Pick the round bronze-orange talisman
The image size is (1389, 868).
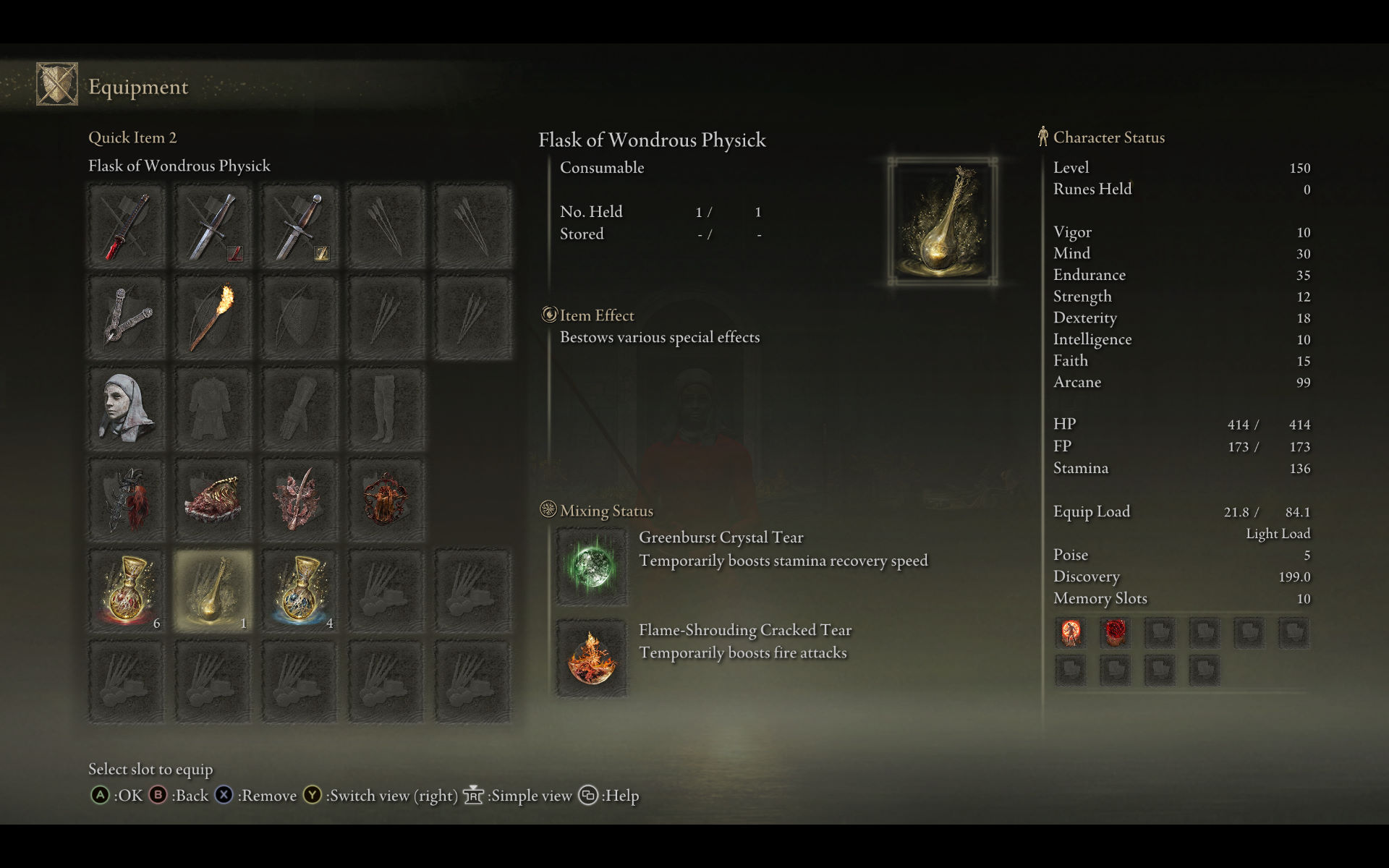(385, 501)
